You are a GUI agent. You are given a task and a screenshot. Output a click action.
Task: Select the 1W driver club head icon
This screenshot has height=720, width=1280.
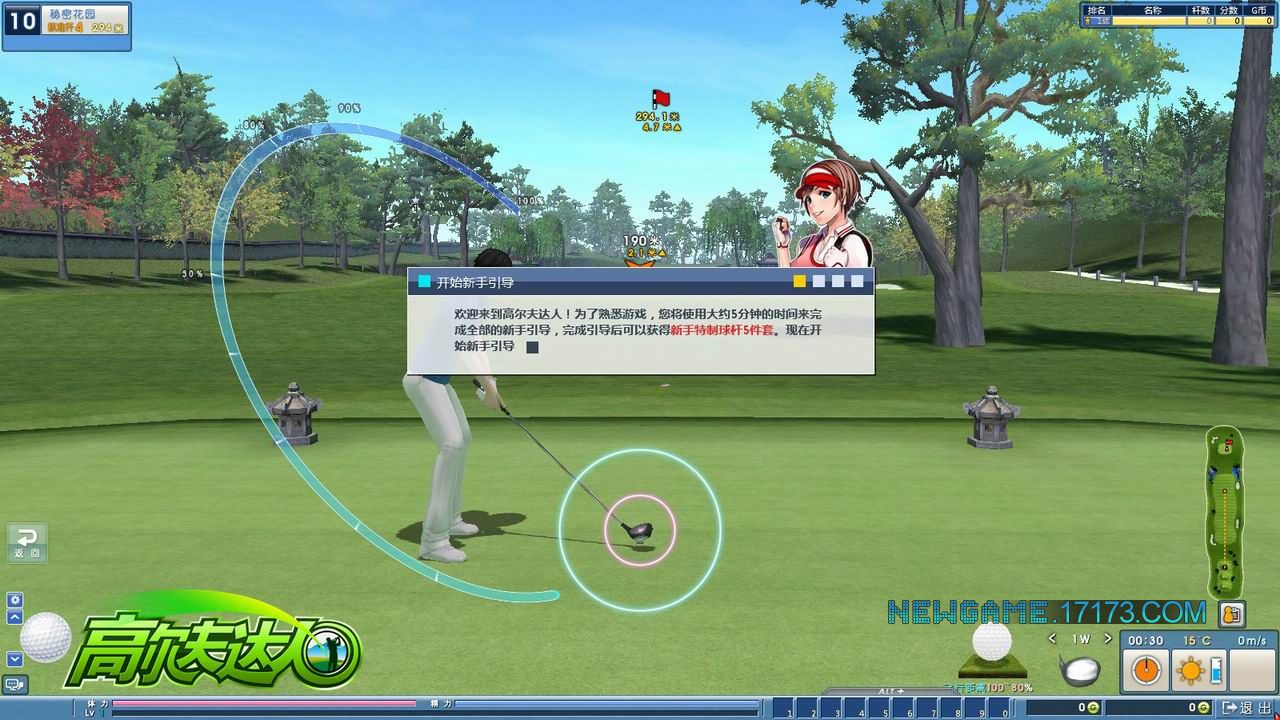1080,670
